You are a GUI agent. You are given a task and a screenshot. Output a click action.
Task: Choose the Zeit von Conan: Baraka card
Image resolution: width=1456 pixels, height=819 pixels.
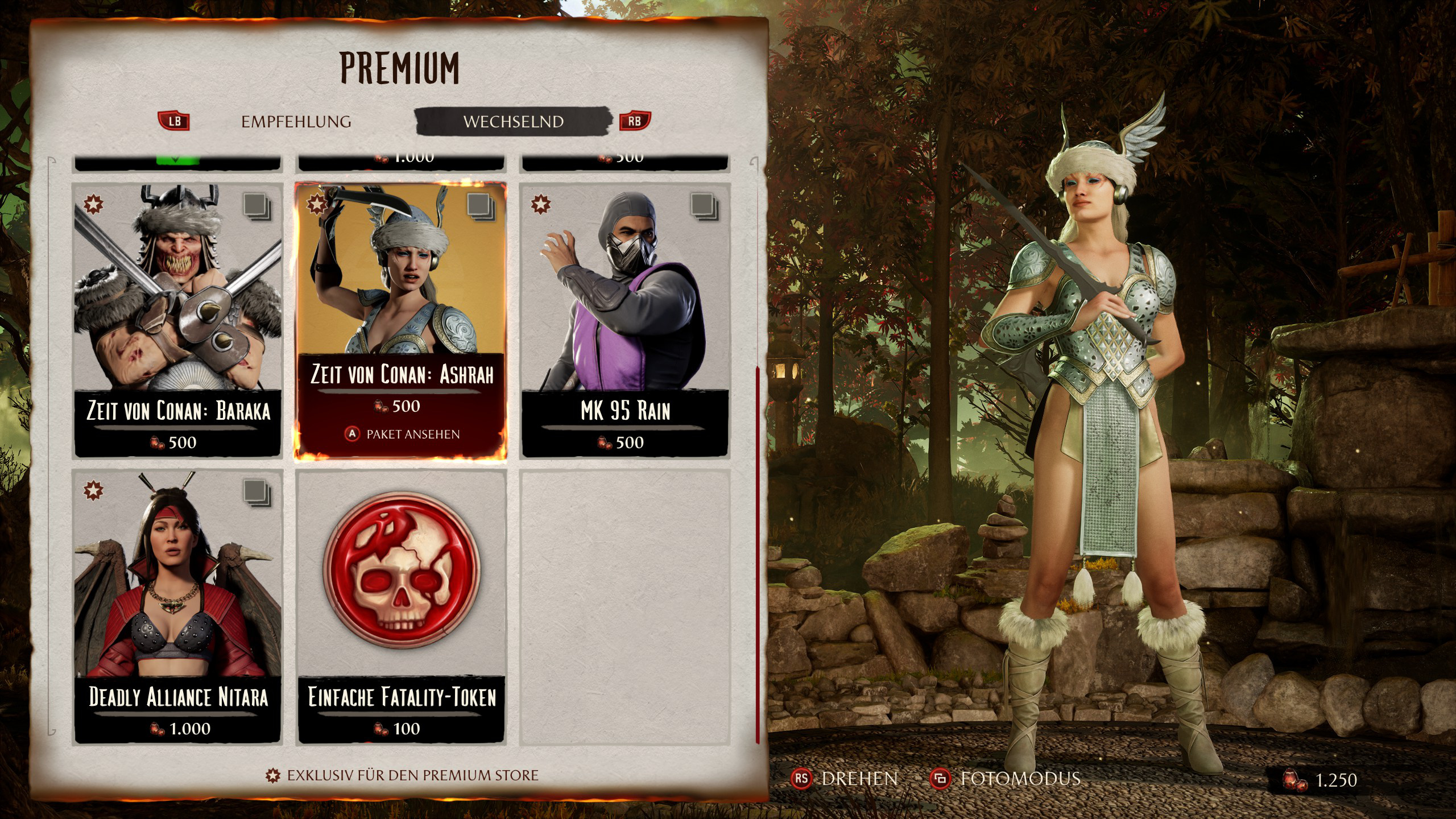tap(178, 320)
